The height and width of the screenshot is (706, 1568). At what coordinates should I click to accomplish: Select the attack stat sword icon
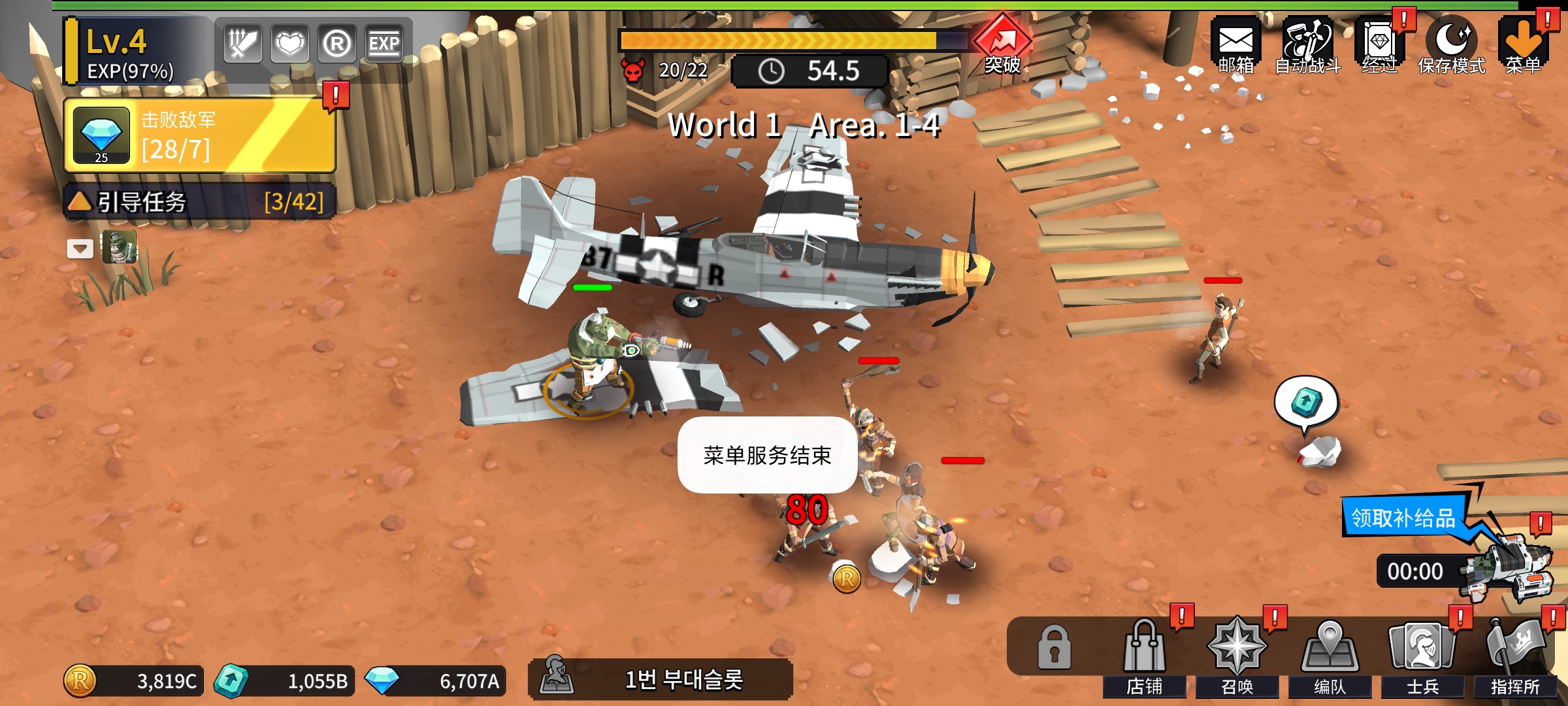pos(242,44)
